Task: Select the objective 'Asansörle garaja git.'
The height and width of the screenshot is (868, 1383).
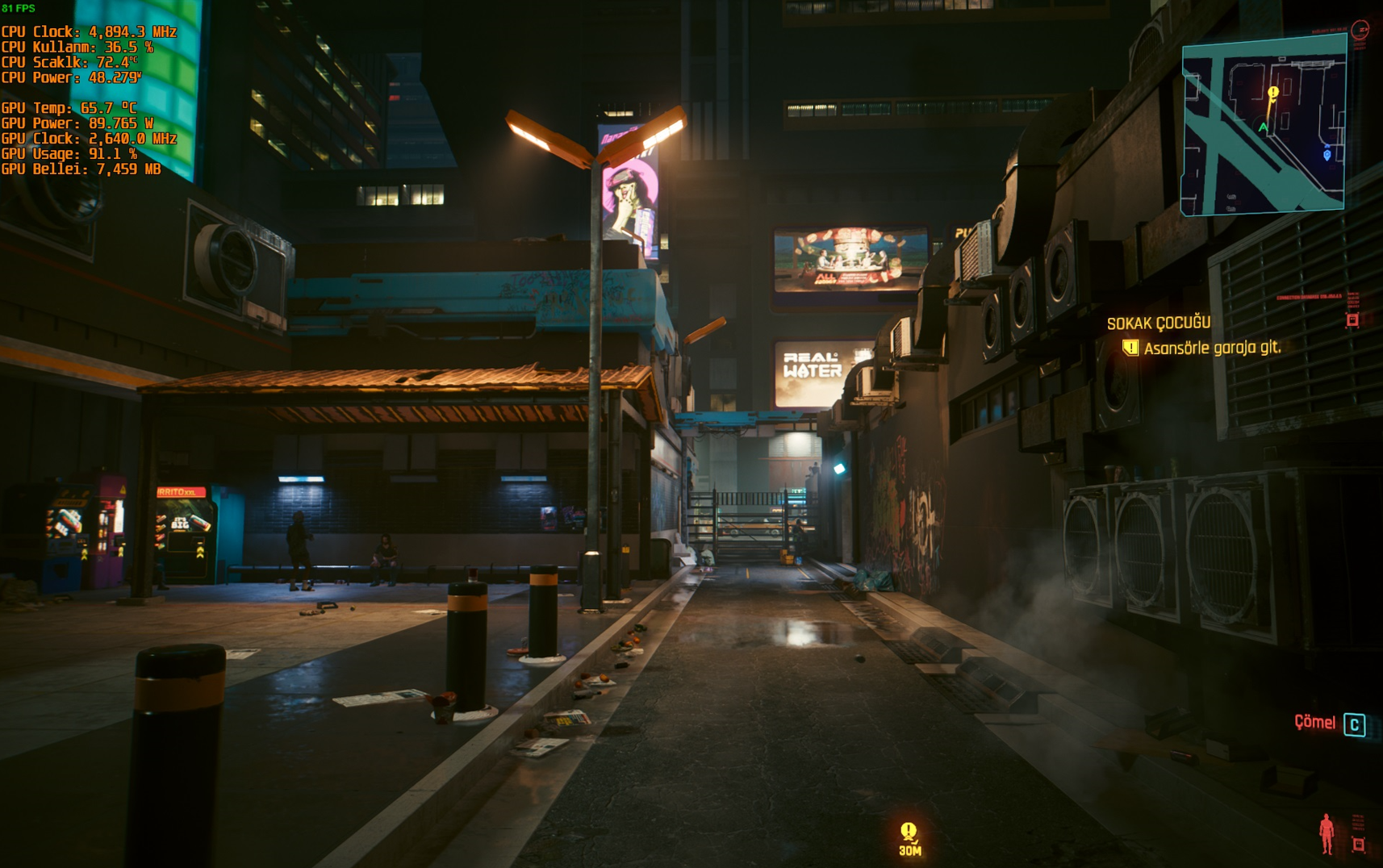Action: (1211, 348)
